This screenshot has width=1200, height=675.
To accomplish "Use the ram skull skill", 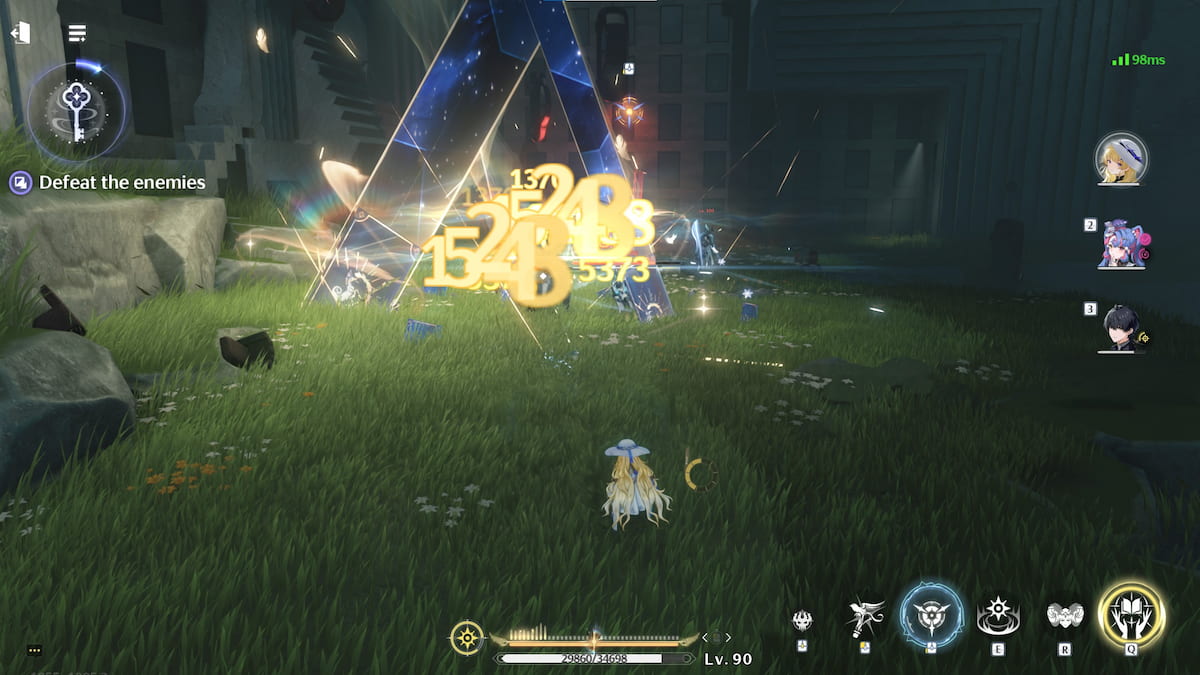I will tap(1065, 616).
